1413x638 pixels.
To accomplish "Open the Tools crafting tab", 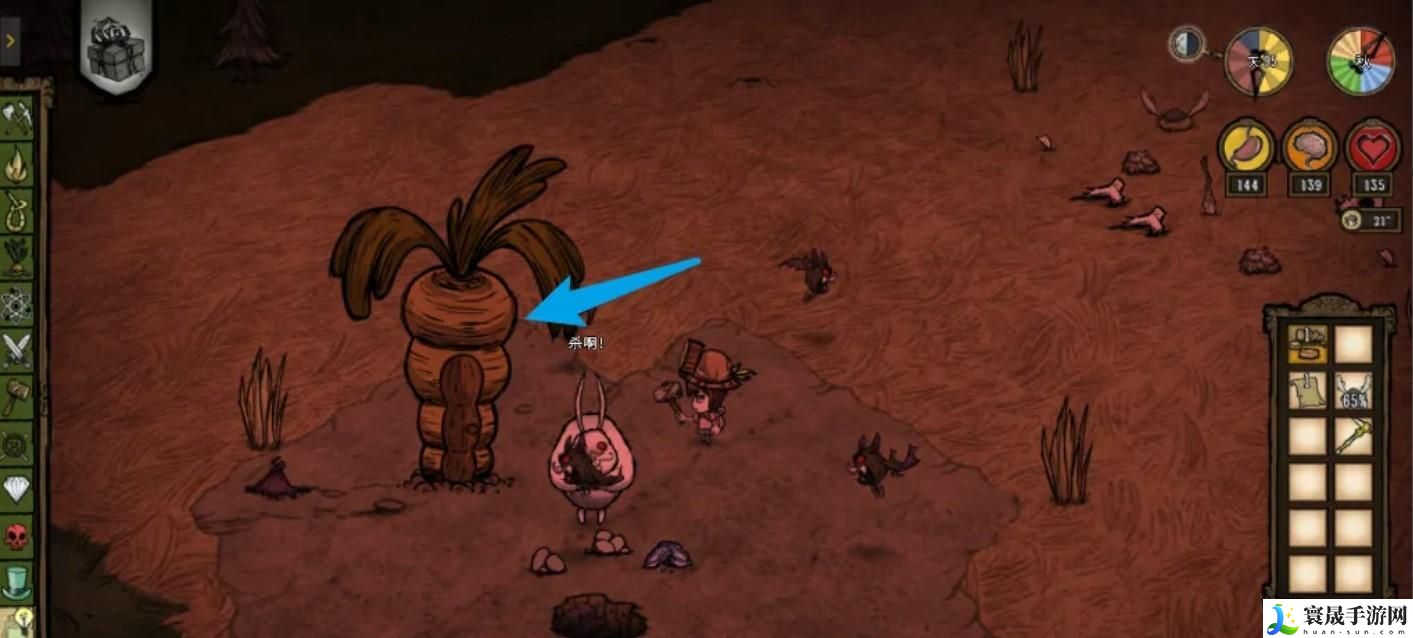I will coord(17,118).
